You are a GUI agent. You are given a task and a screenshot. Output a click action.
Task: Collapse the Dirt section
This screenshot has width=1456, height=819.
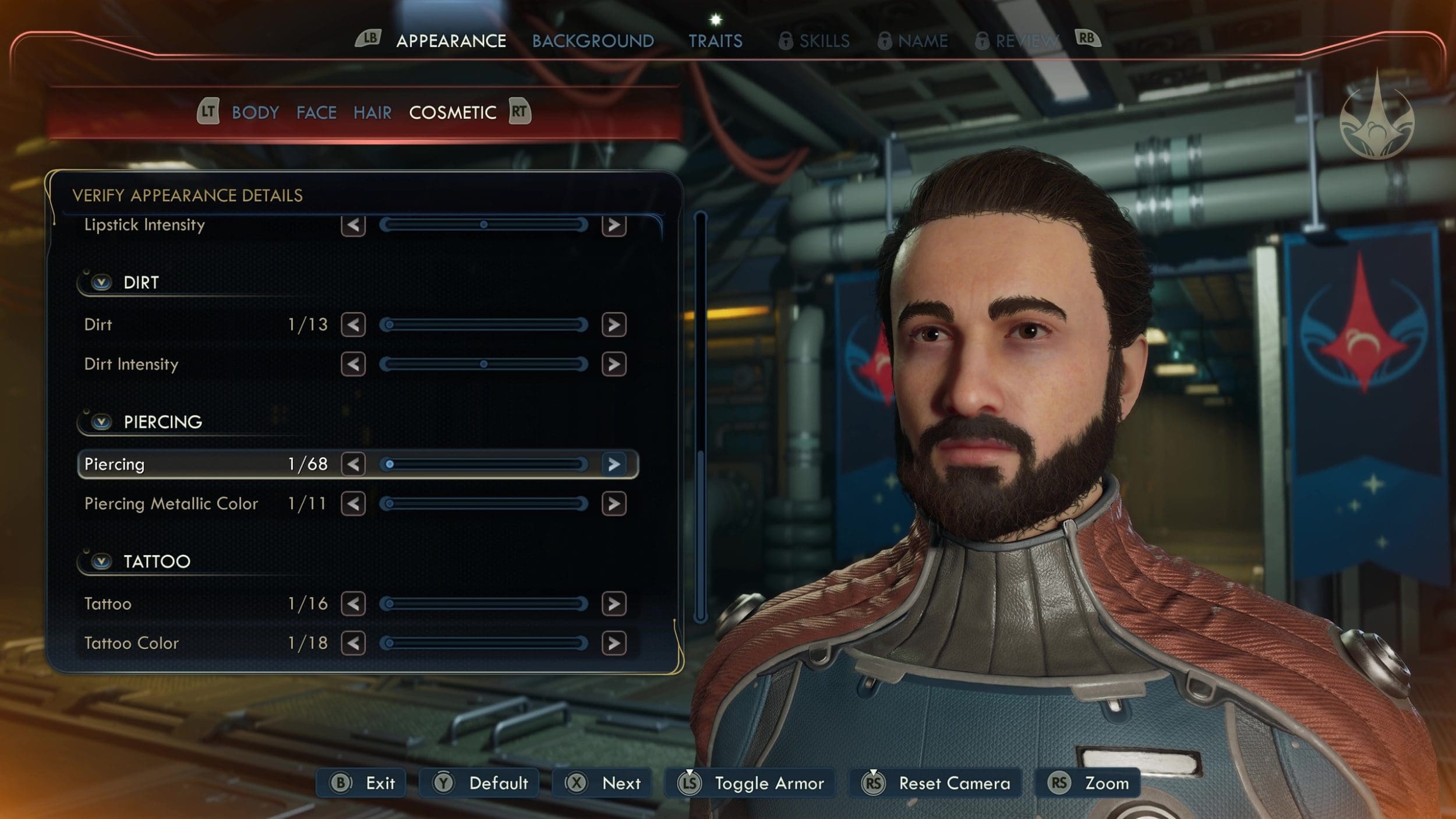coord(102,283)
